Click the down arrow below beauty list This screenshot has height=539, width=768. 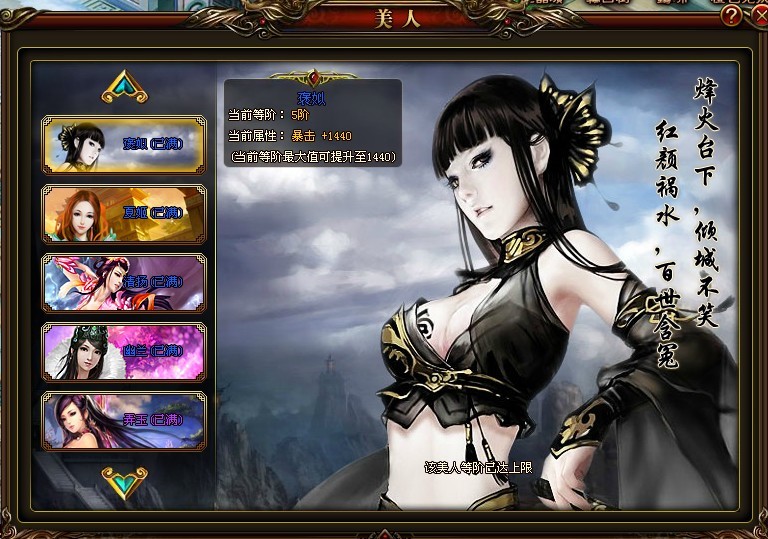pos(125,482)
